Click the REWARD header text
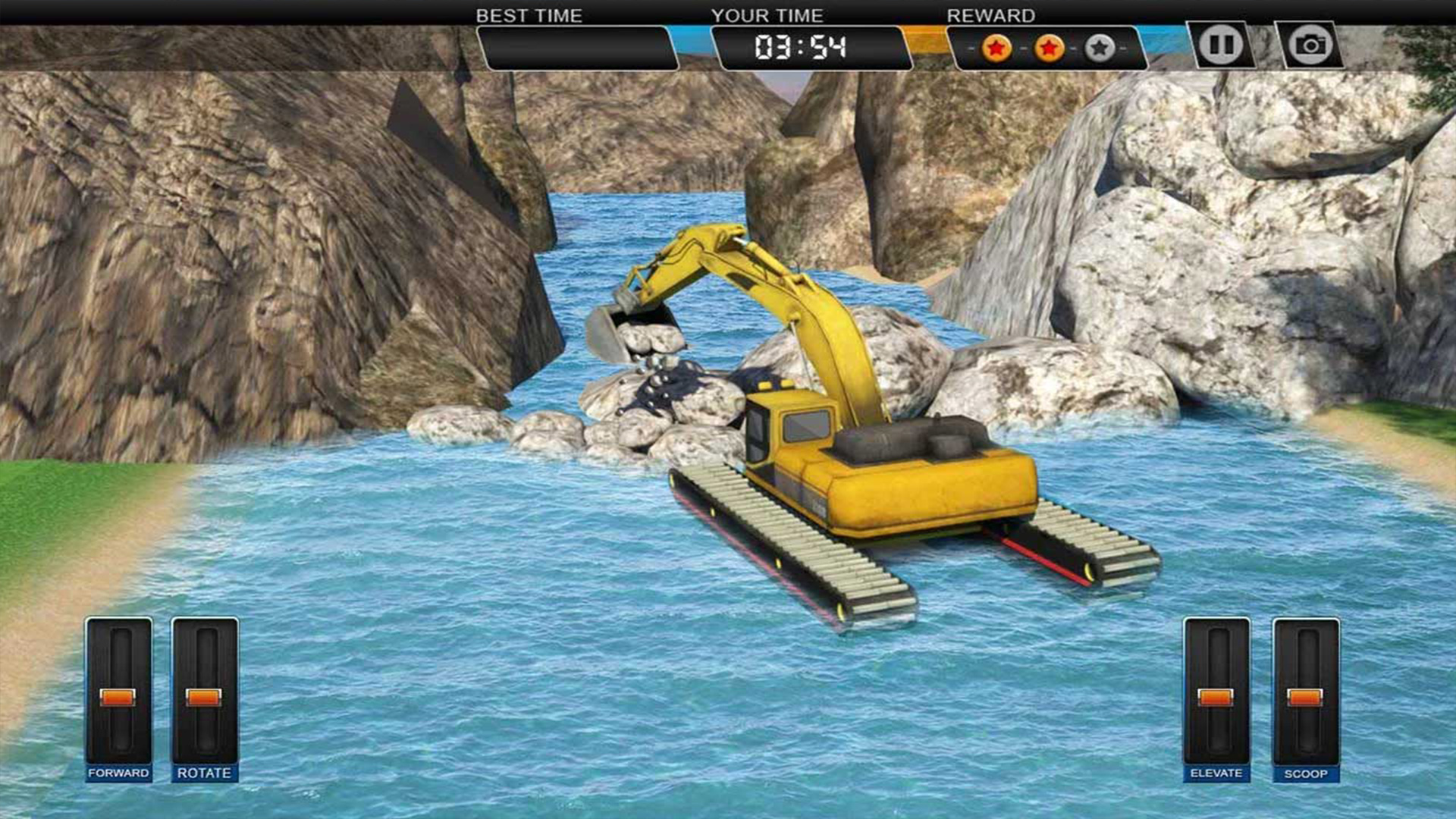The width and height of the screenshot is (1456, 819). [990, 15]
